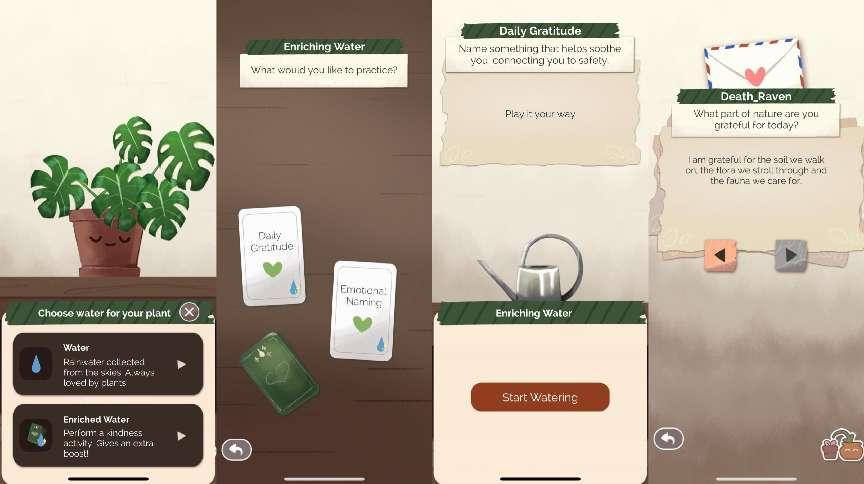
Task: Show the previous gratitude letter
Action: click(719, 255)
